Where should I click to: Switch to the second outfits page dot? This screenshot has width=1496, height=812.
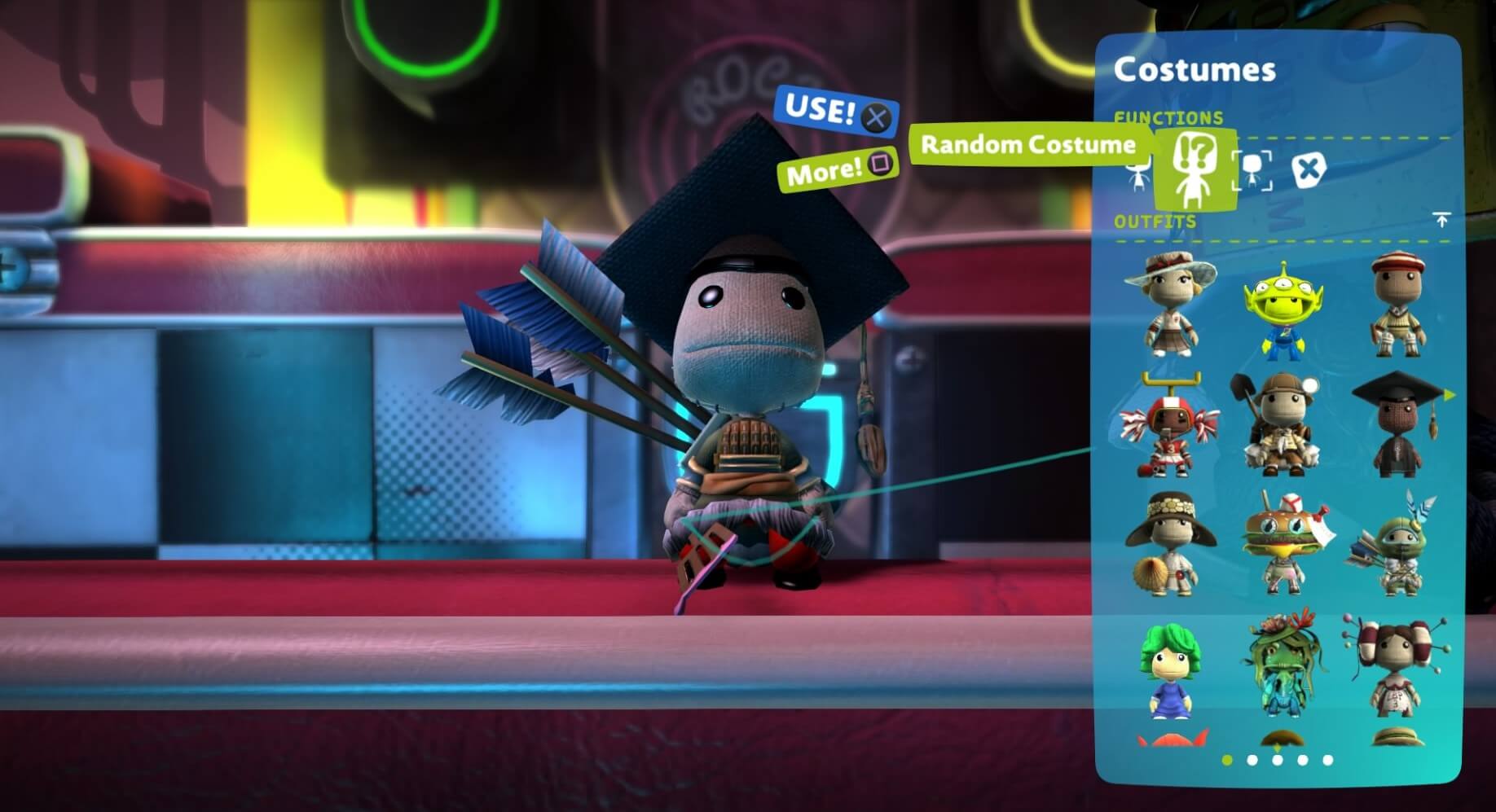(x=1252, y=760)
